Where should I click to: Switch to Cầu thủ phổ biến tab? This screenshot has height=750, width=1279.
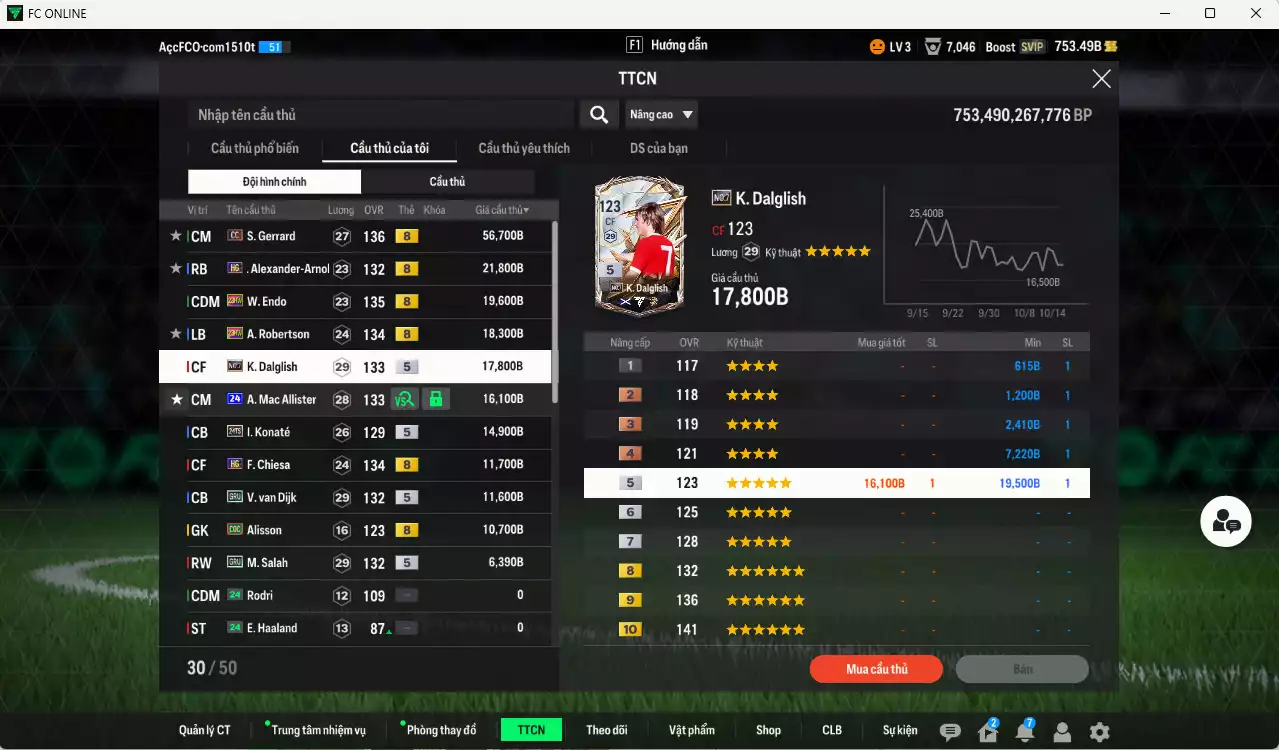pyautogui.click(x=254, y=148)
